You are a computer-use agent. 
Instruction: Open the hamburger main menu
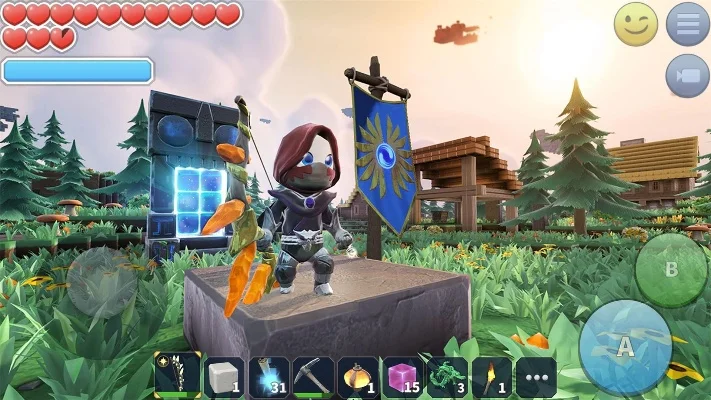tap(688, 23)
